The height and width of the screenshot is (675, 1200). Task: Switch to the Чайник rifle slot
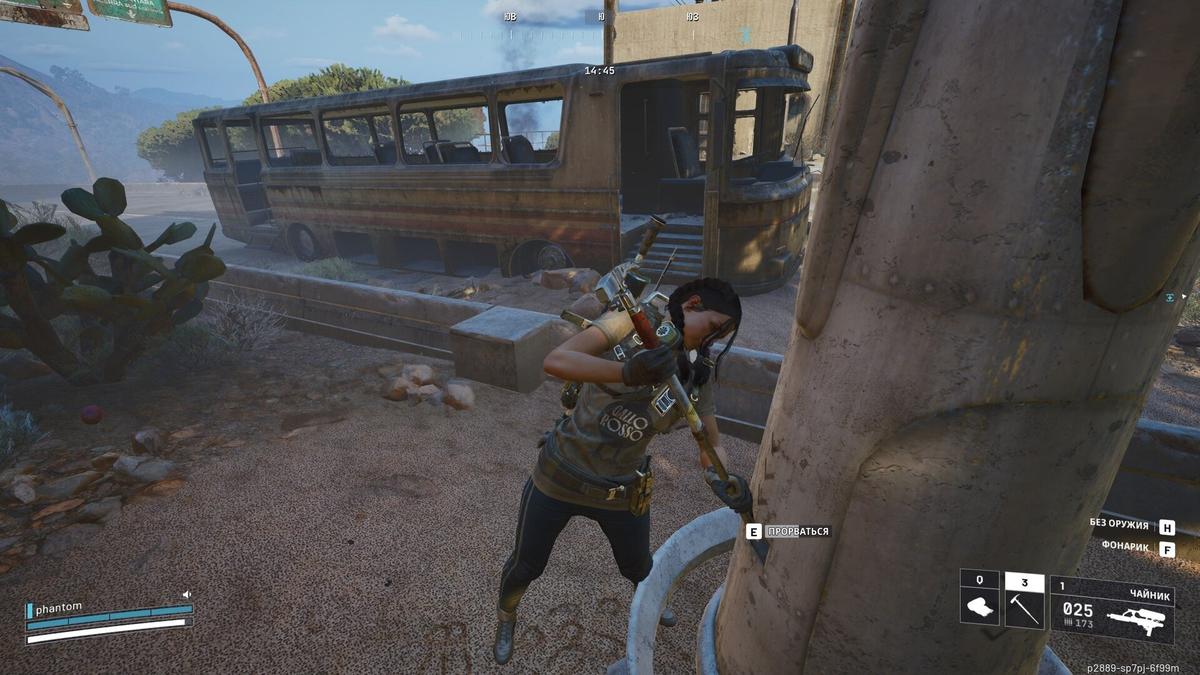[1112, 609]
